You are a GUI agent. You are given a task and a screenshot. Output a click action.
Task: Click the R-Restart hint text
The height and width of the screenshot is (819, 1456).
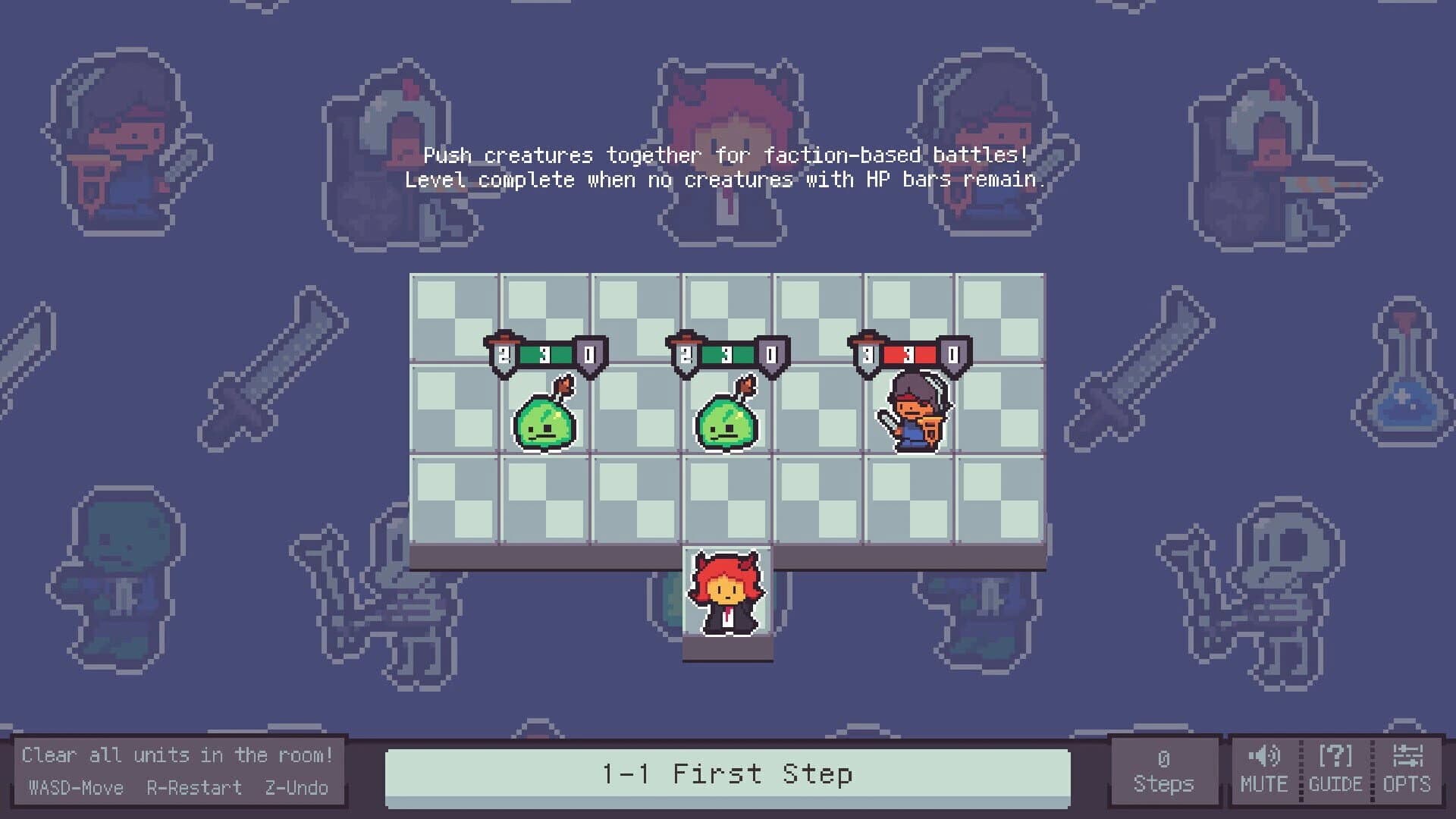coord(196,788)
